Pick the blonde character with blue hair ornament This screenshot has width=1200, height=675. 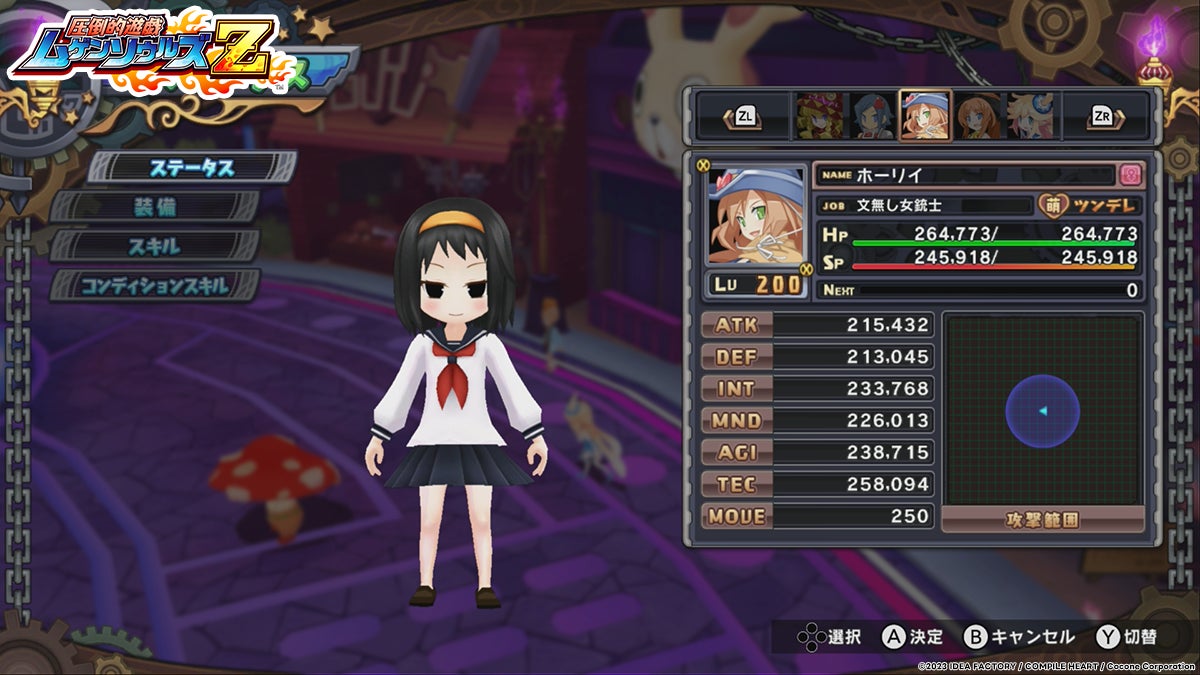click(1030, 117)
